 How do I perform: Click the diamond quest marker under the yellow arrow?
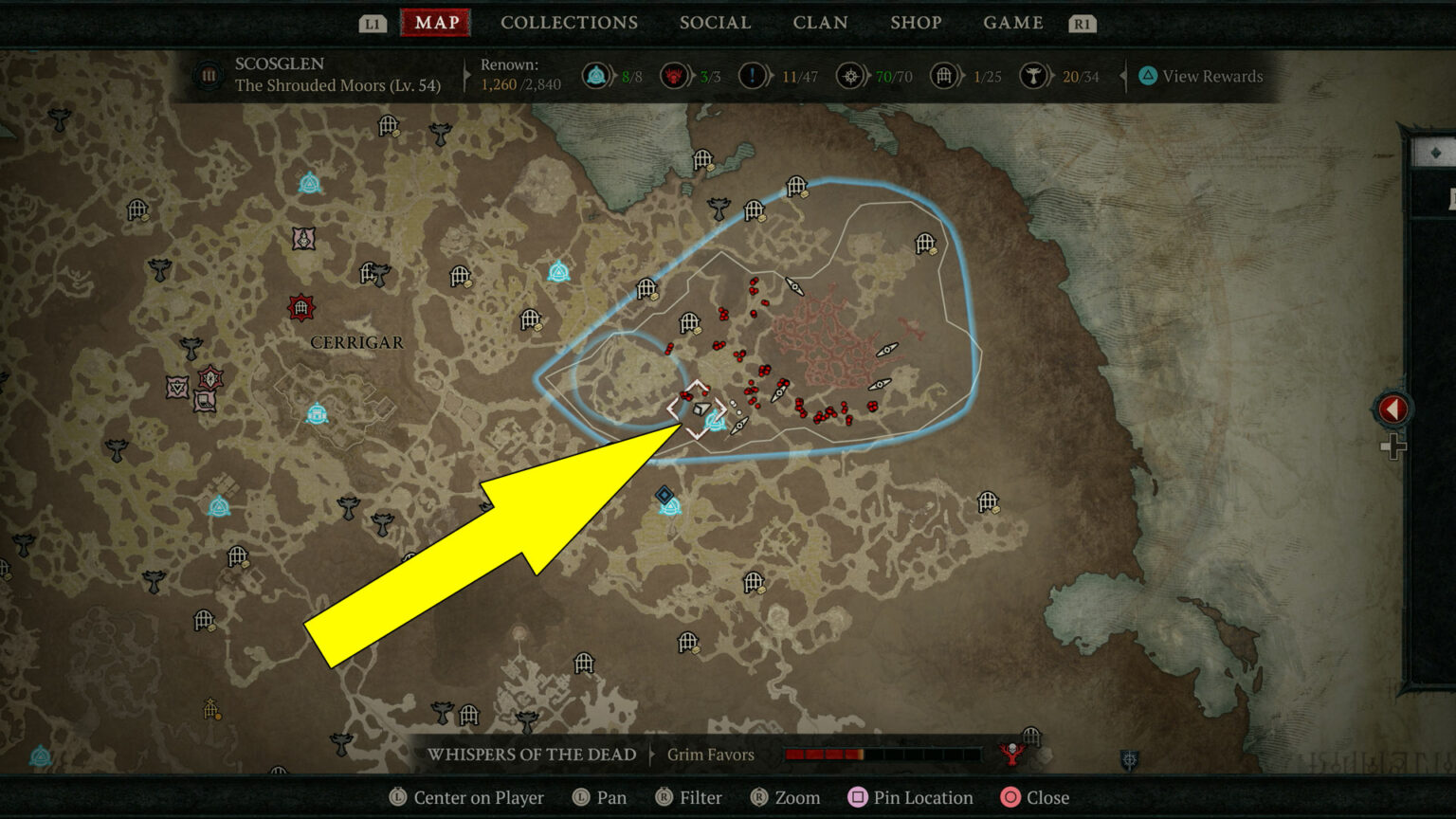click(699, 408)
